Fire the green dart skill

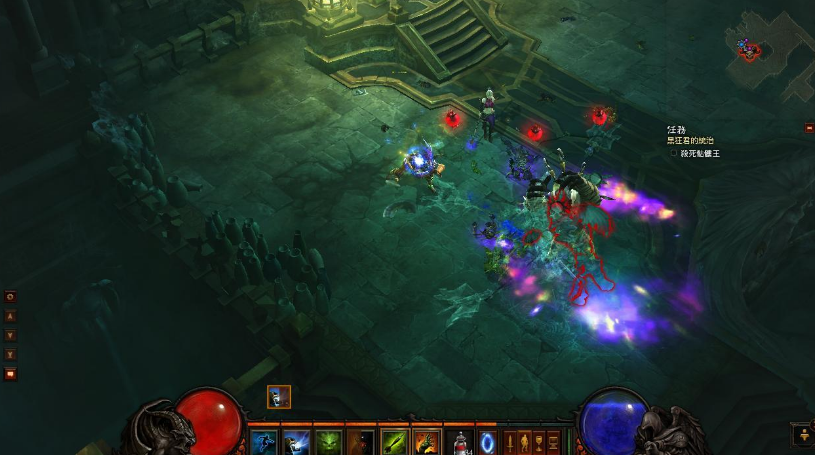[x=394, y=442]
